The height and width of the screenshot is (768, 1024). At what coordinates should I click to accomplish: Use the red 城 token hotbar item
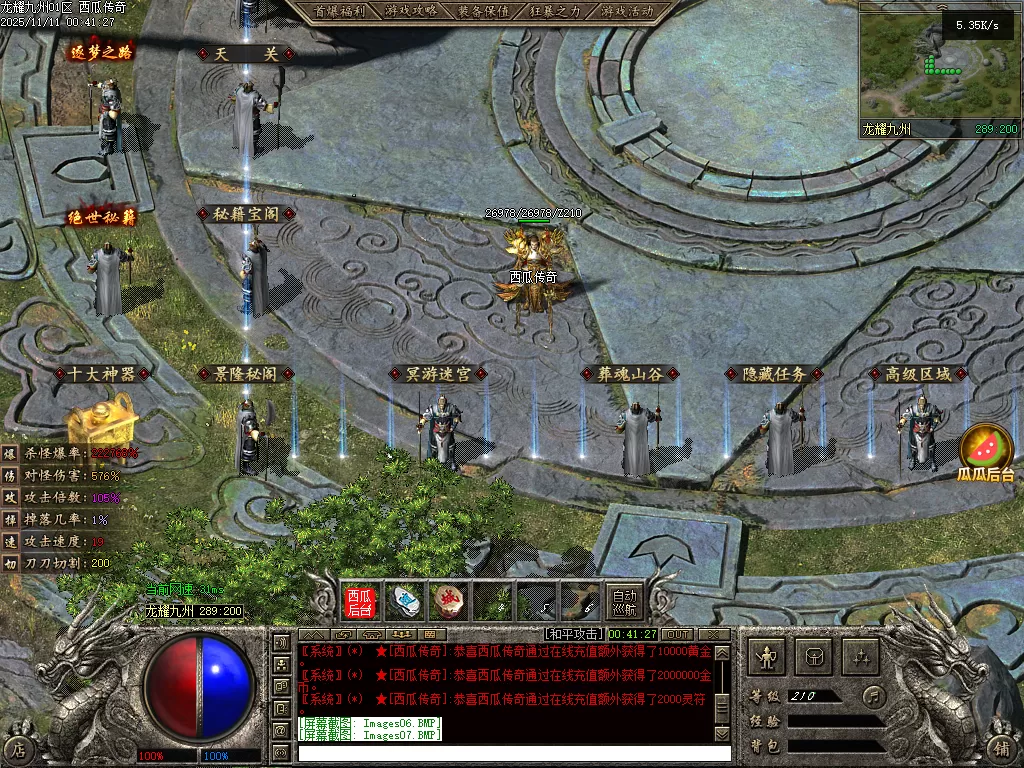pos(447,601)
